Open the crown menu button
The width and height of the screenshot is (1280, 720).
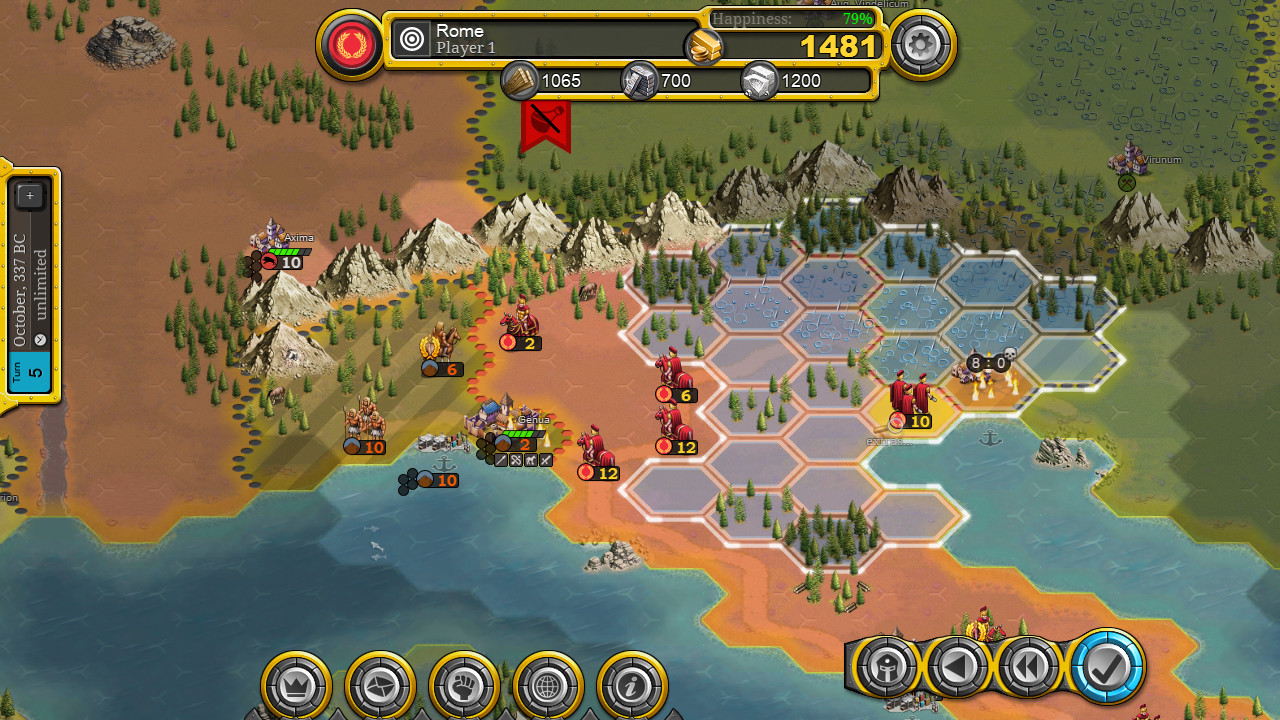click(x=296, y=686)
